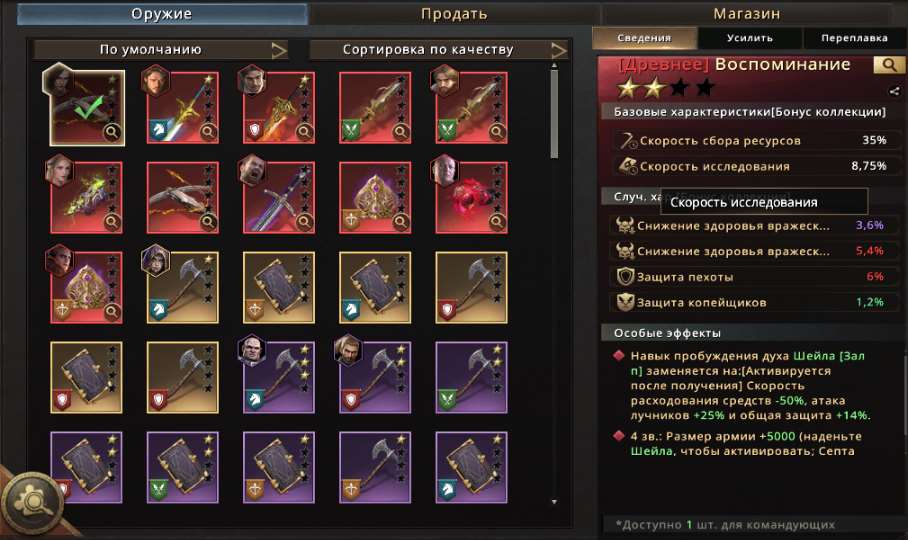Open the По умолчанию filter dropdown
This screenshot has width=908, height=540.
161,49
